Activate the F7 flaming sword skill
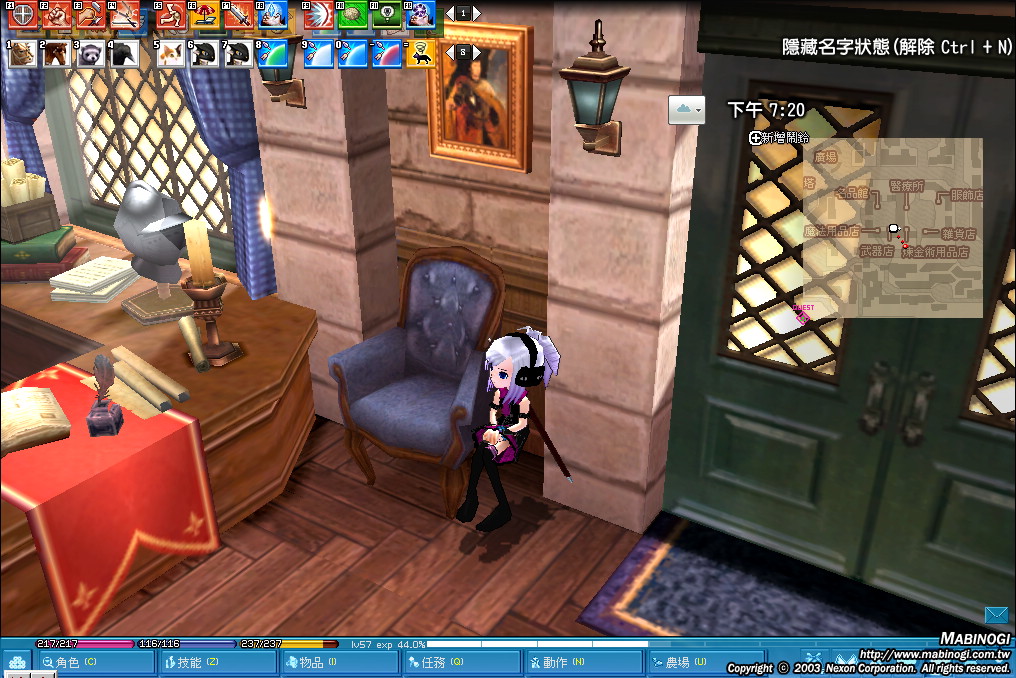 [239, 14]
